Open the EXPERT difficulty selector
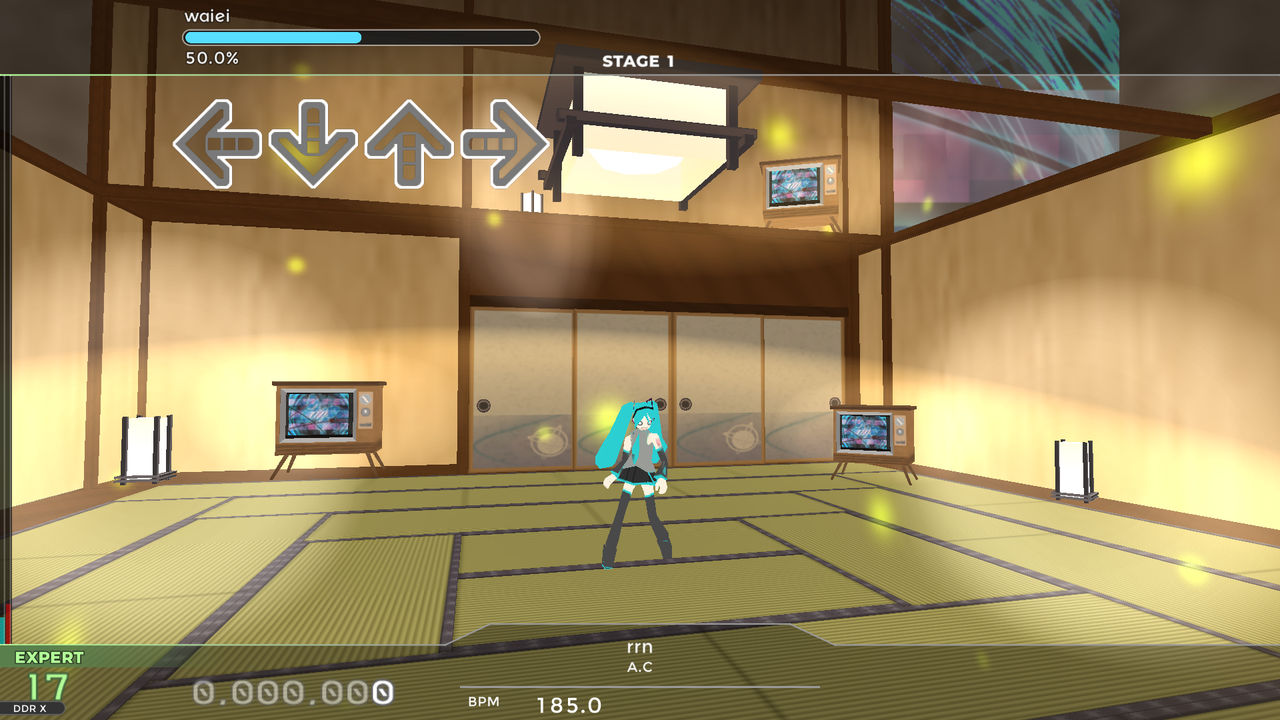 pyautogui.click(x=47, y=657)
